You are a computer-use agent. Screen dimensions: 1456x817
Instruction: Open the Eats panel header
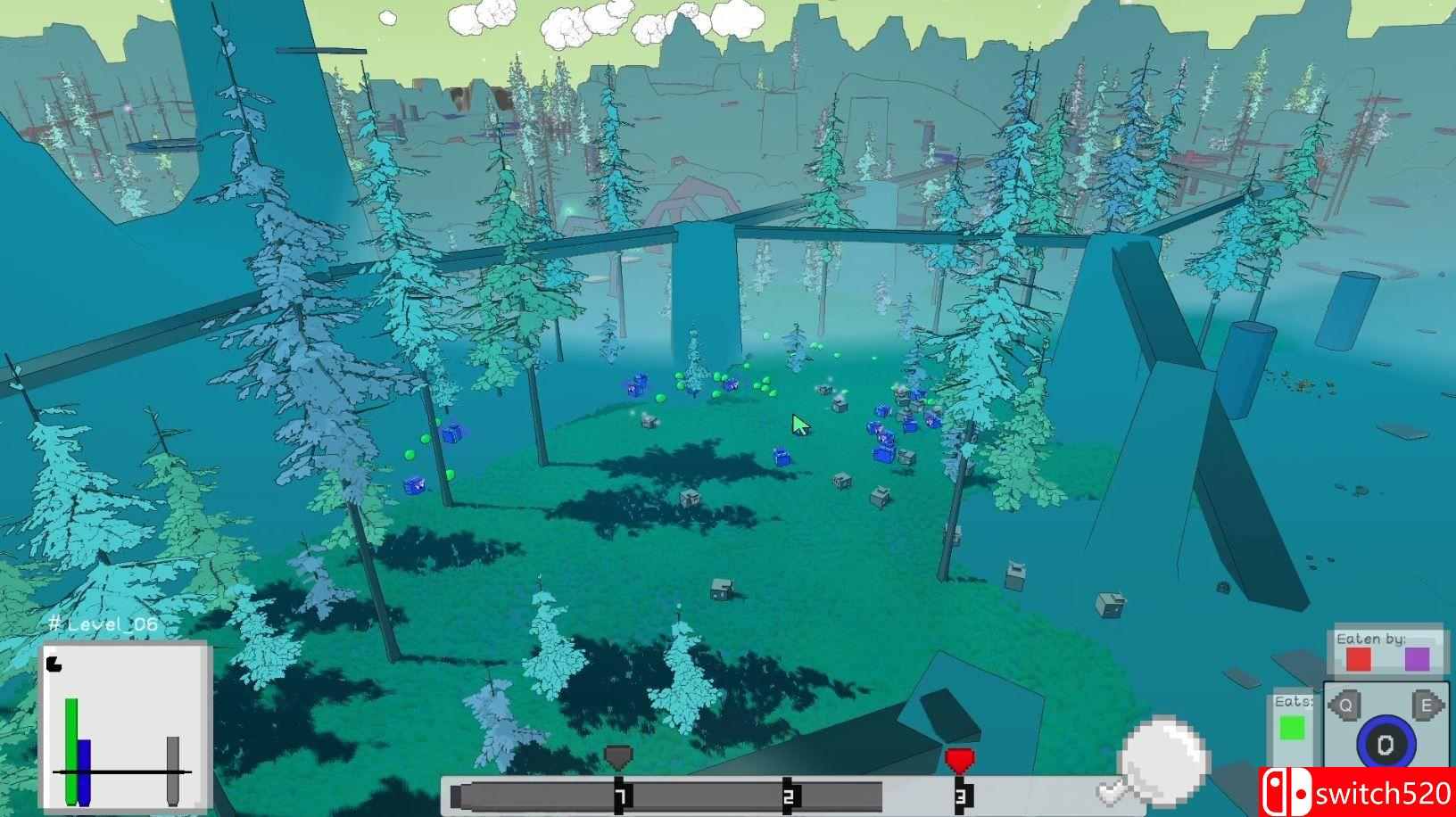(x=1291, y=704)
